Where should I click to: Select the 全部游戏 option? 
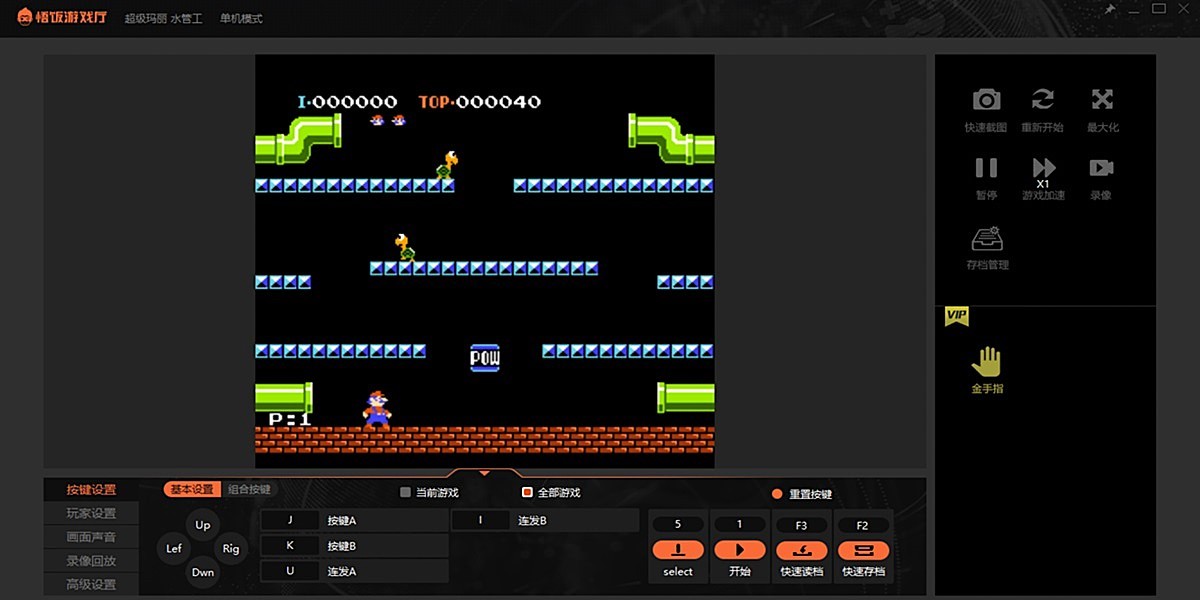pos(527,492)
